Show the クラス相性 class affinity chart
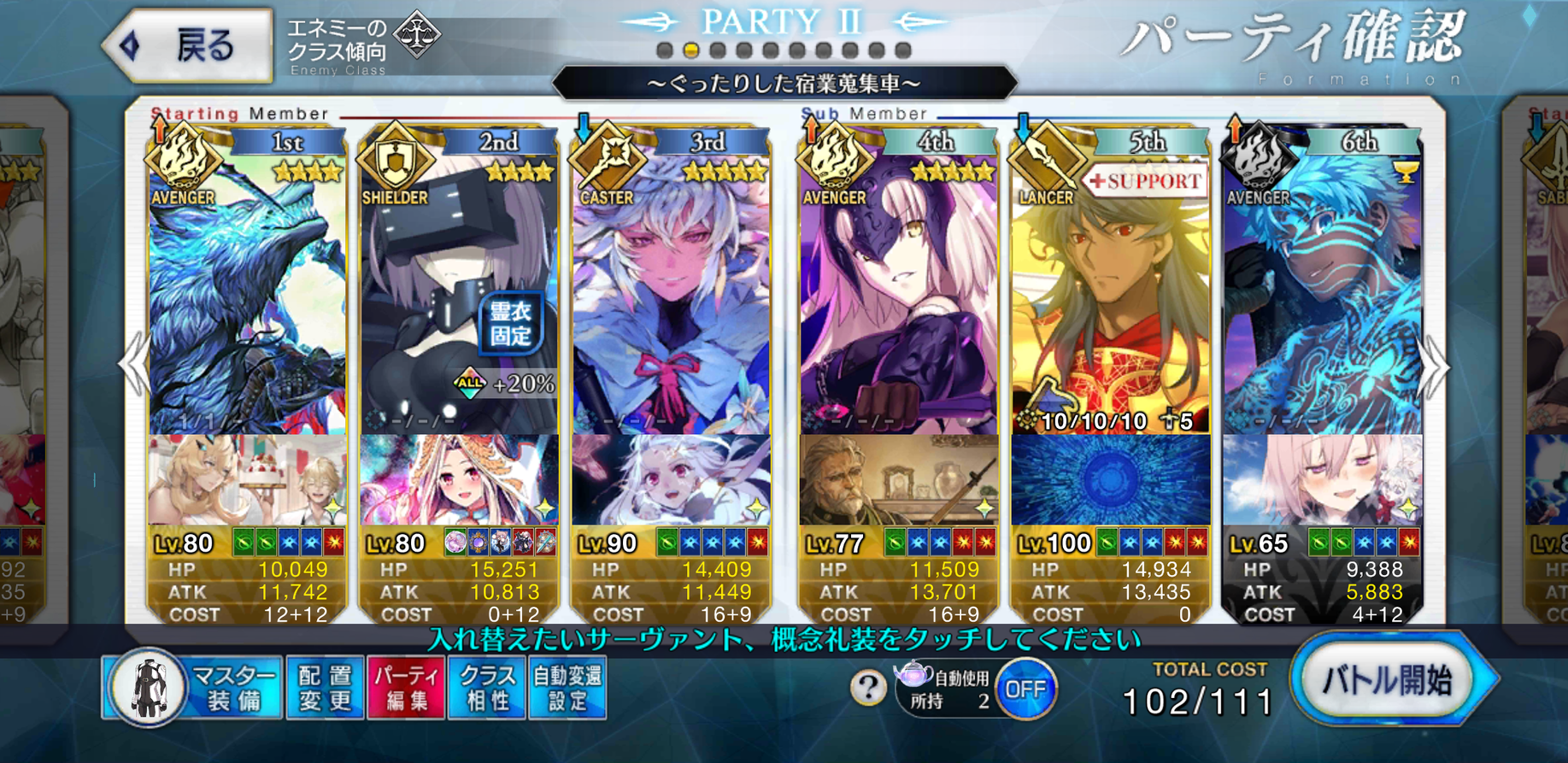This screenshot has height=763, width=1568. (x=487, y=688)
